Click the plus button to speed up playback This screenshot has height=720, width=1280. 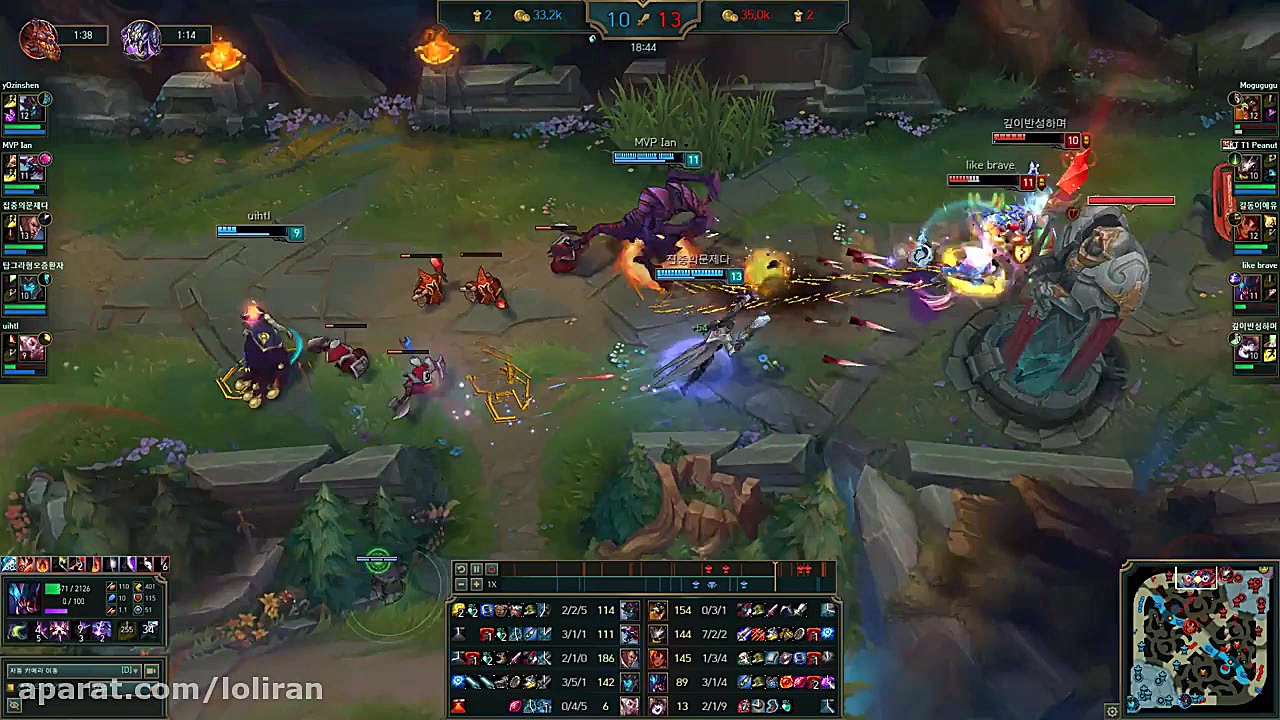tap(475, 584)
